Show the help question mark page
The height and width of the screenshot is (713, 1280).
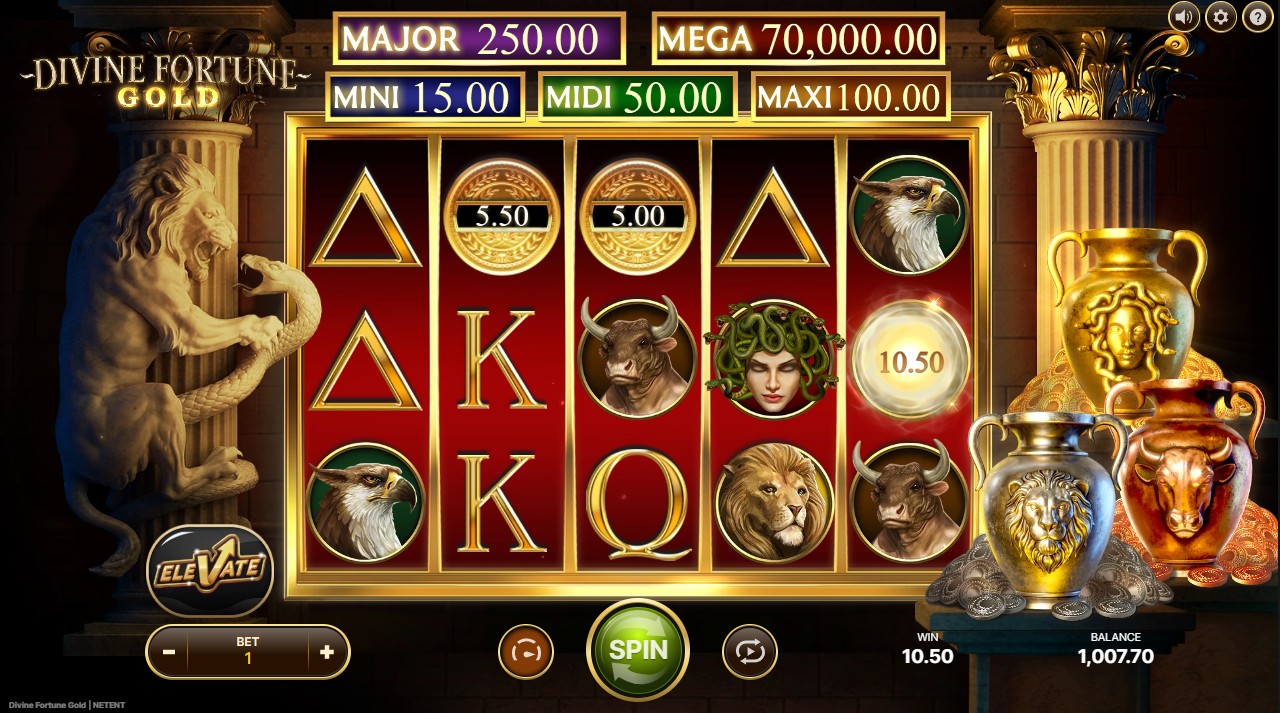click(1257, 16)
